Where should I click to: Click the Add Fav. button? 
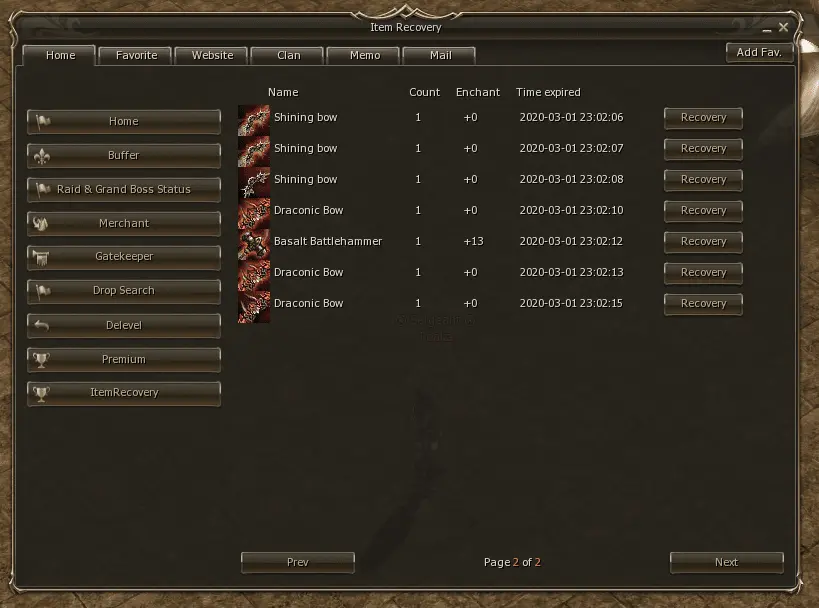click(759, 52)
